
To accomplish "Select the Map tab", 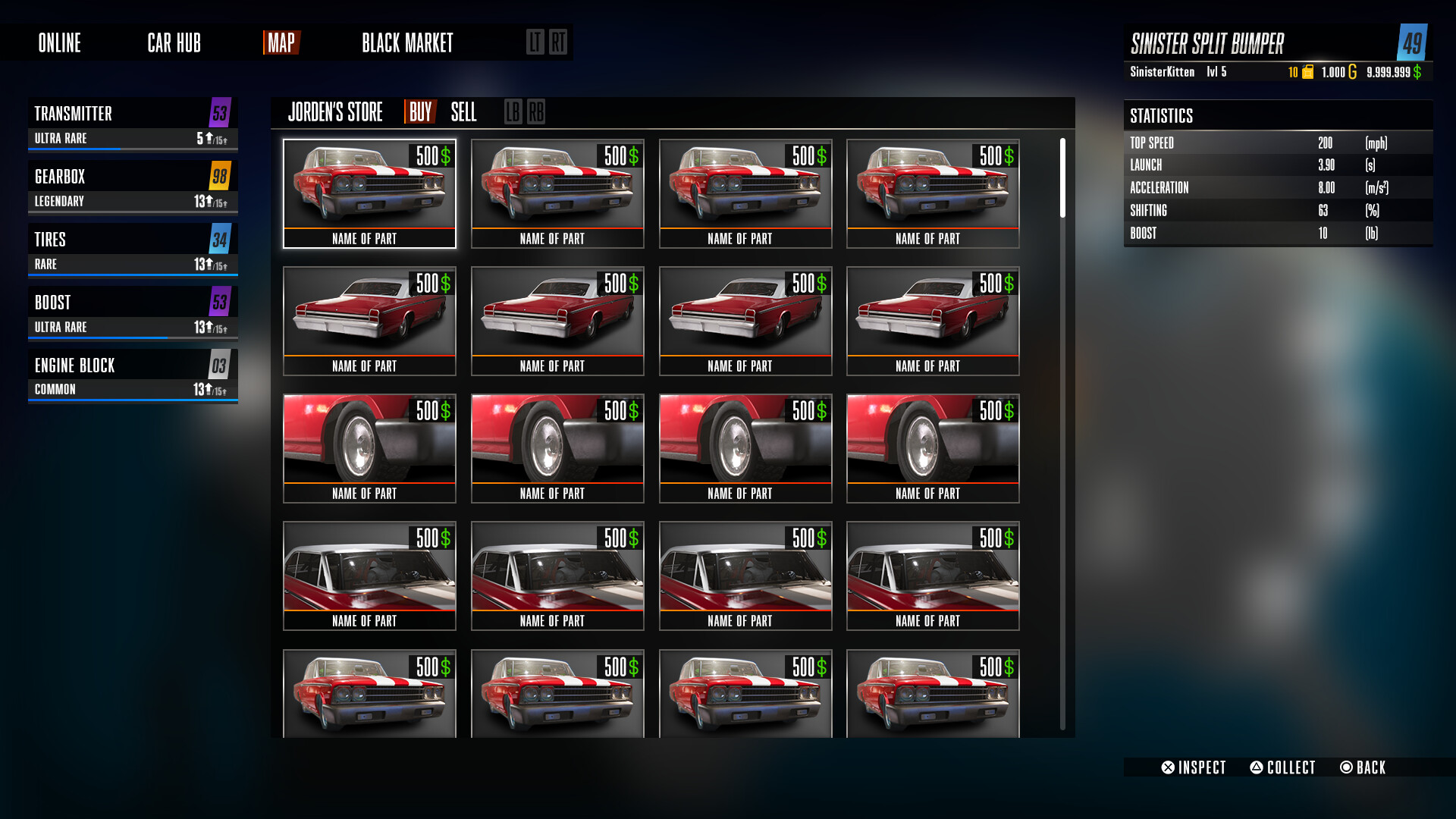I will coord(281,43).
